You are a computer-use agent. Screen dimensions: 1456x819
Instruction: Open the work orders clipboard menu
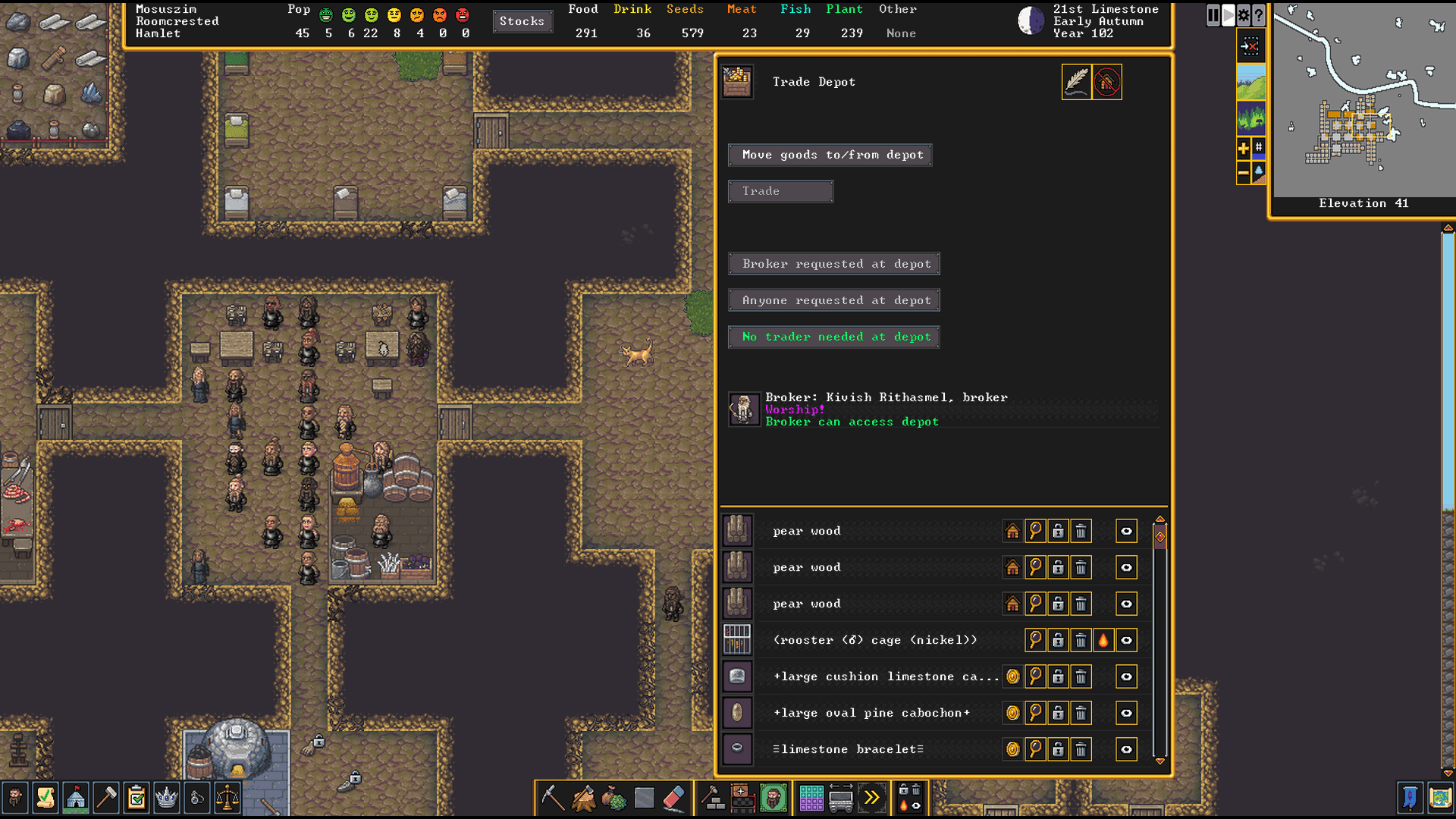click(x=136, y=798)
